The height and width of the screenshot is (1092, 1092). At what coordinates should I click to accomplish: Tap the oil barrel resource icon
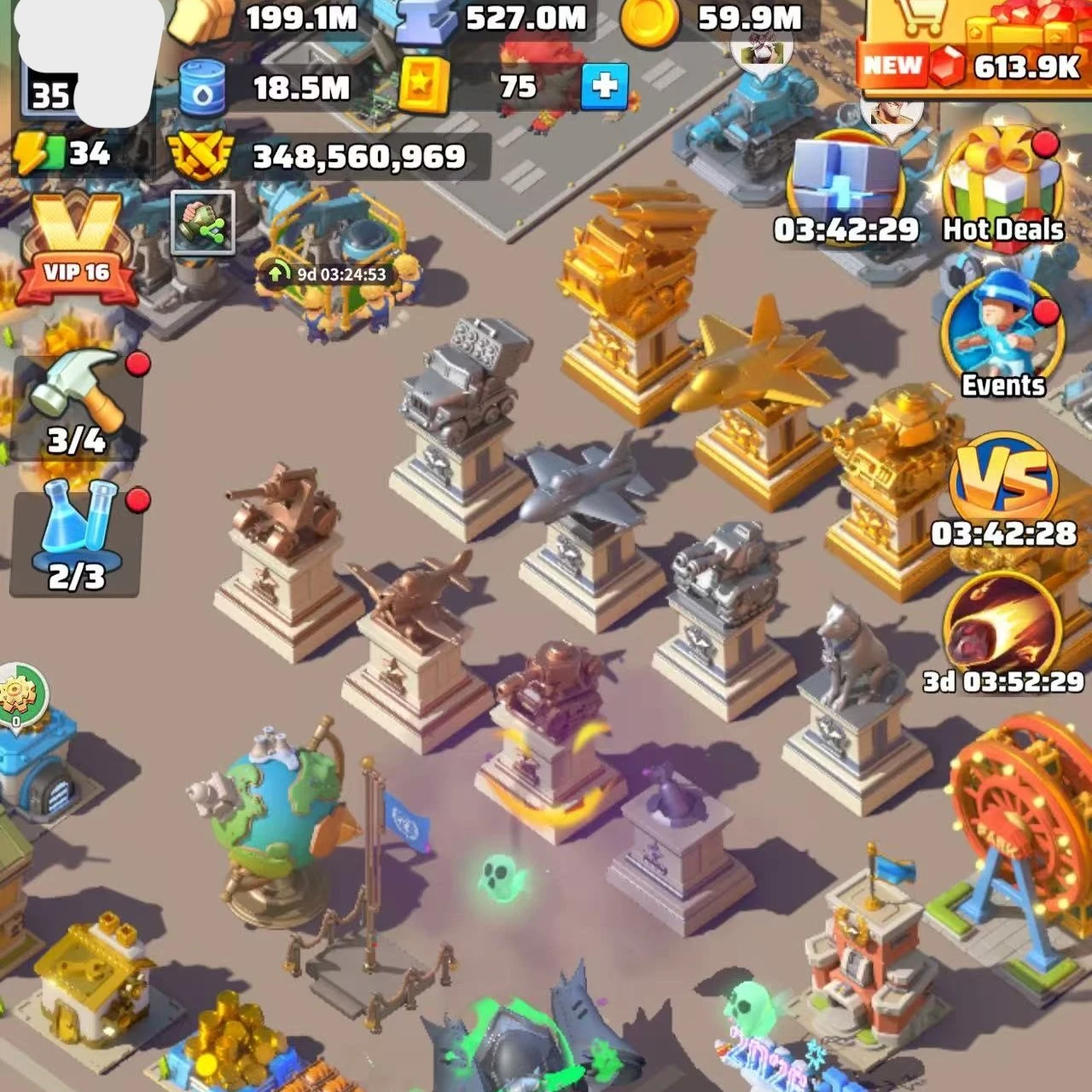202,88
